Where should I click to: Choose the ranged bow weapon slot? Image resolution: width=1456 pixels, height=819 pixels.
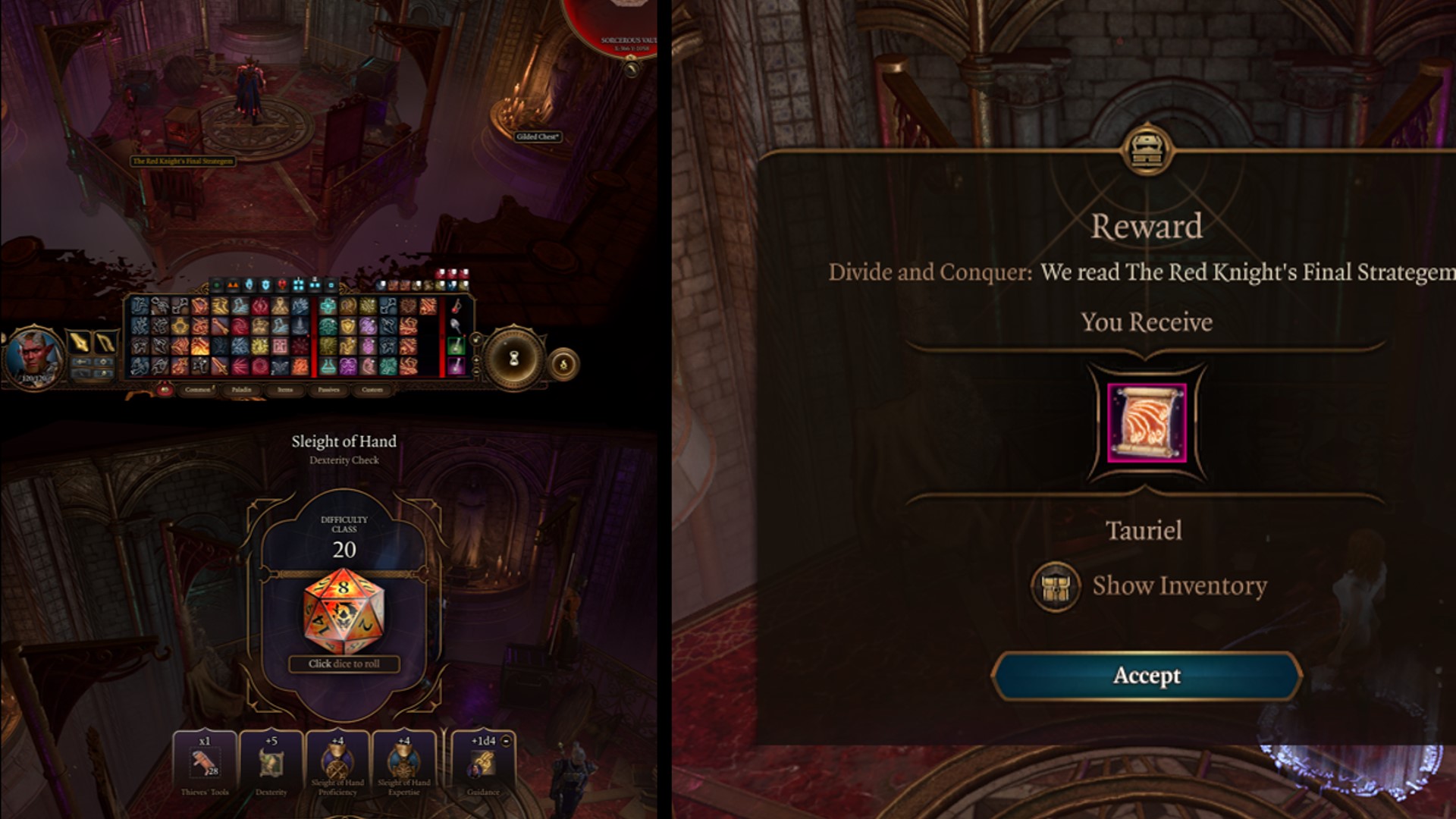pyautogui.click(x=105, y=342)
